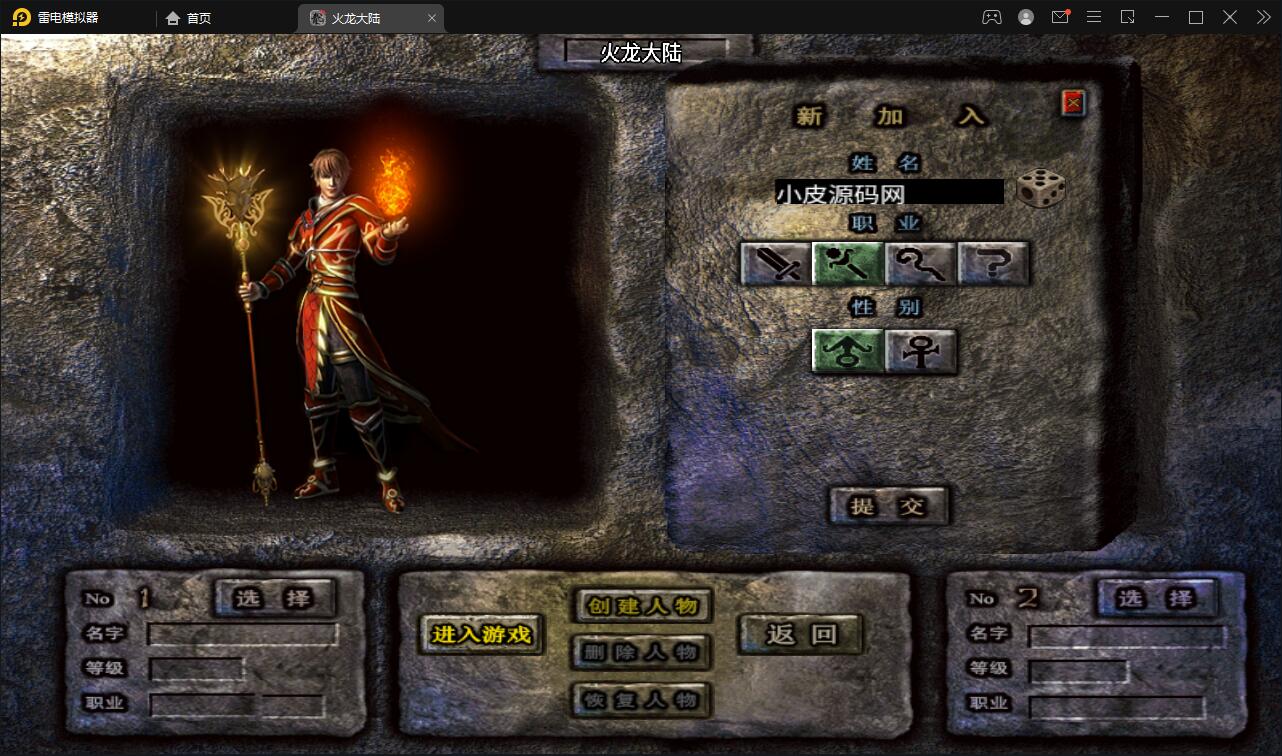Submit with the 提交 button

click(888, 506)
